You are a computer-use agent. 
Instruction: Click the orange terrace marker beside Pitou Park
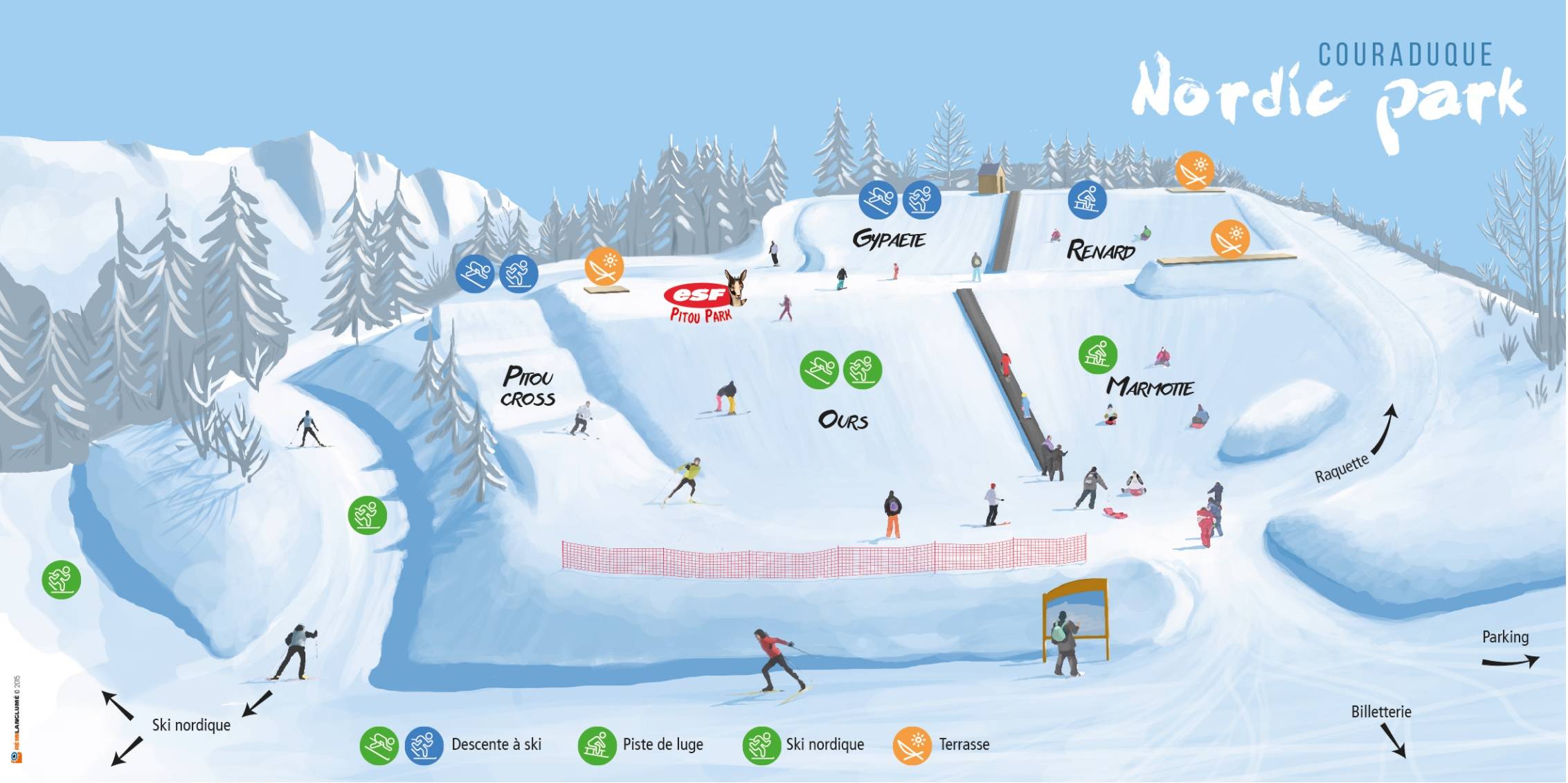(604, 267)
